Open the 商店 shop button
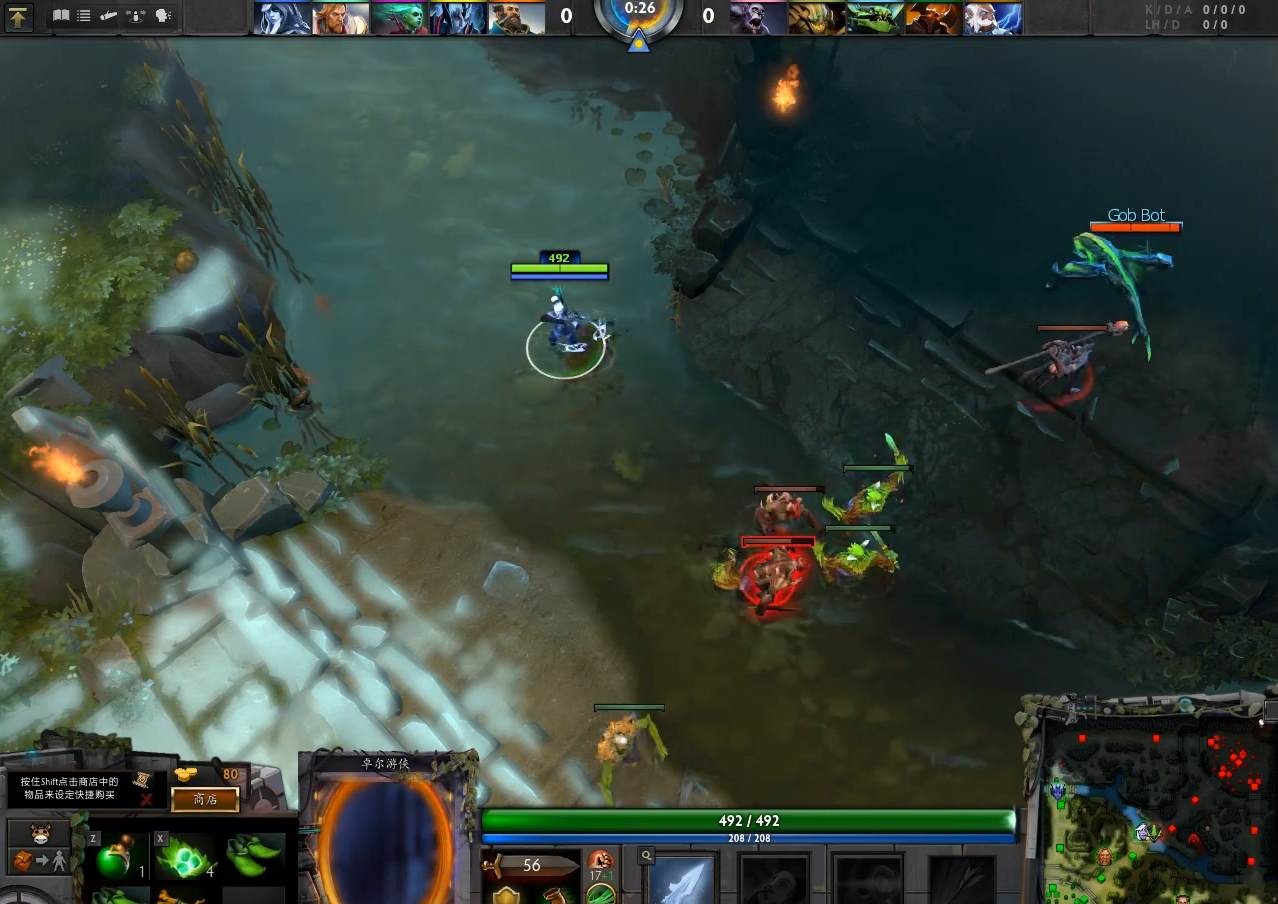Viewport: 1278px width, 904px height. [205, 799]
